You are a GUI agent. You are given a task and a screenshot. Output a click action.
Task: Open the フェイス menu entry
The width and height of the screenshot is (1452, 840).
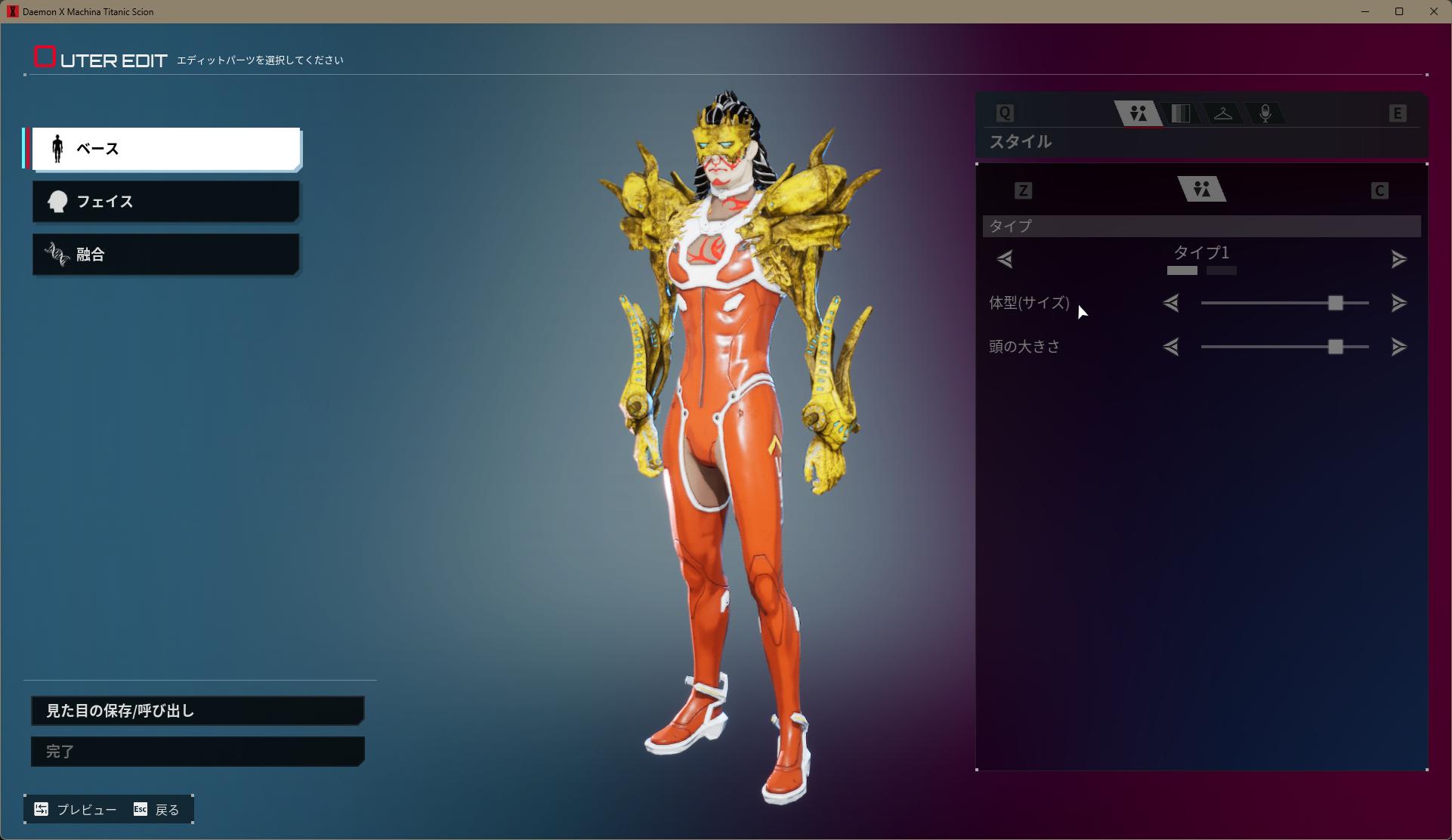click(166, 202)
